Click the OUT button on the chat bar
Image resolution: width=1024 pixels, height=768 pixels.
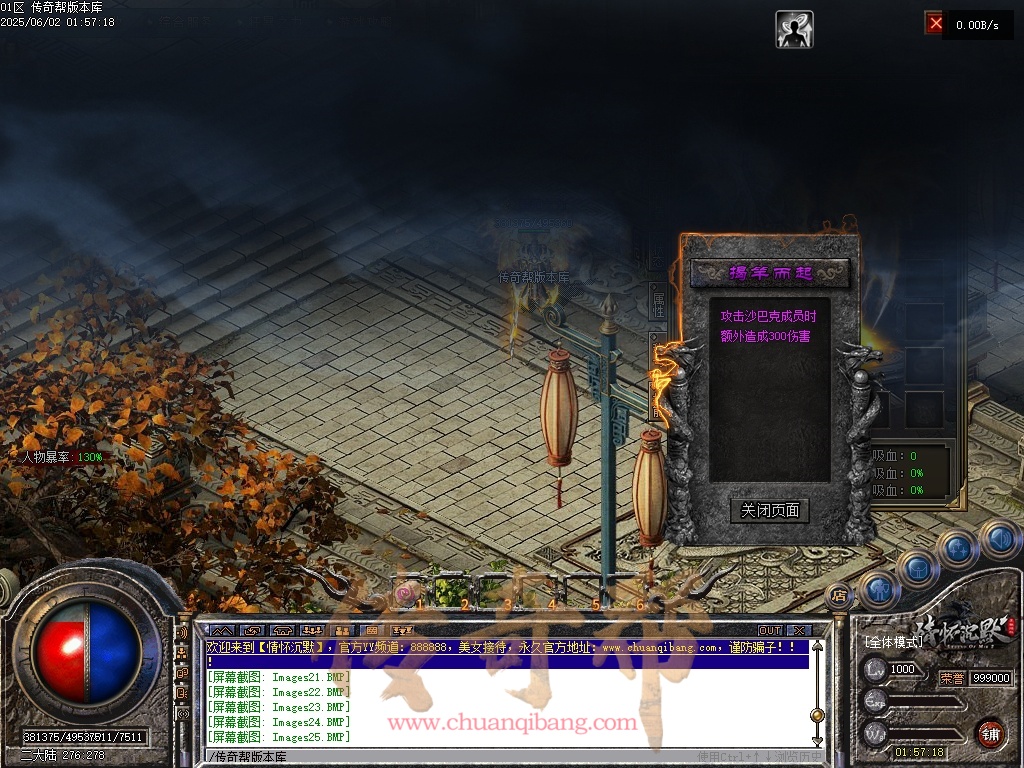point(769,631)
